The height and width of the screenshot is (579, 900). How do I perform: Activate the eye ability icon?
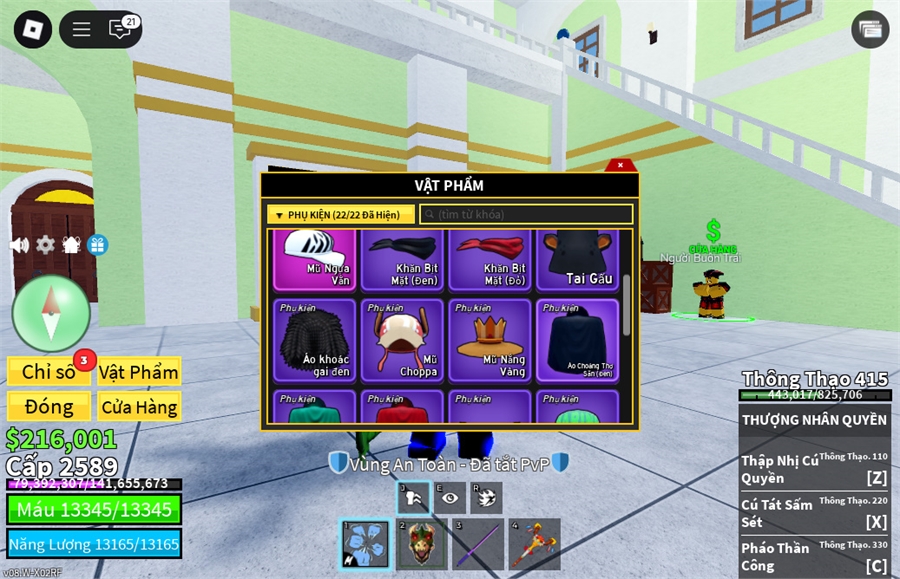pyautogui.click(x=451, y=497)
